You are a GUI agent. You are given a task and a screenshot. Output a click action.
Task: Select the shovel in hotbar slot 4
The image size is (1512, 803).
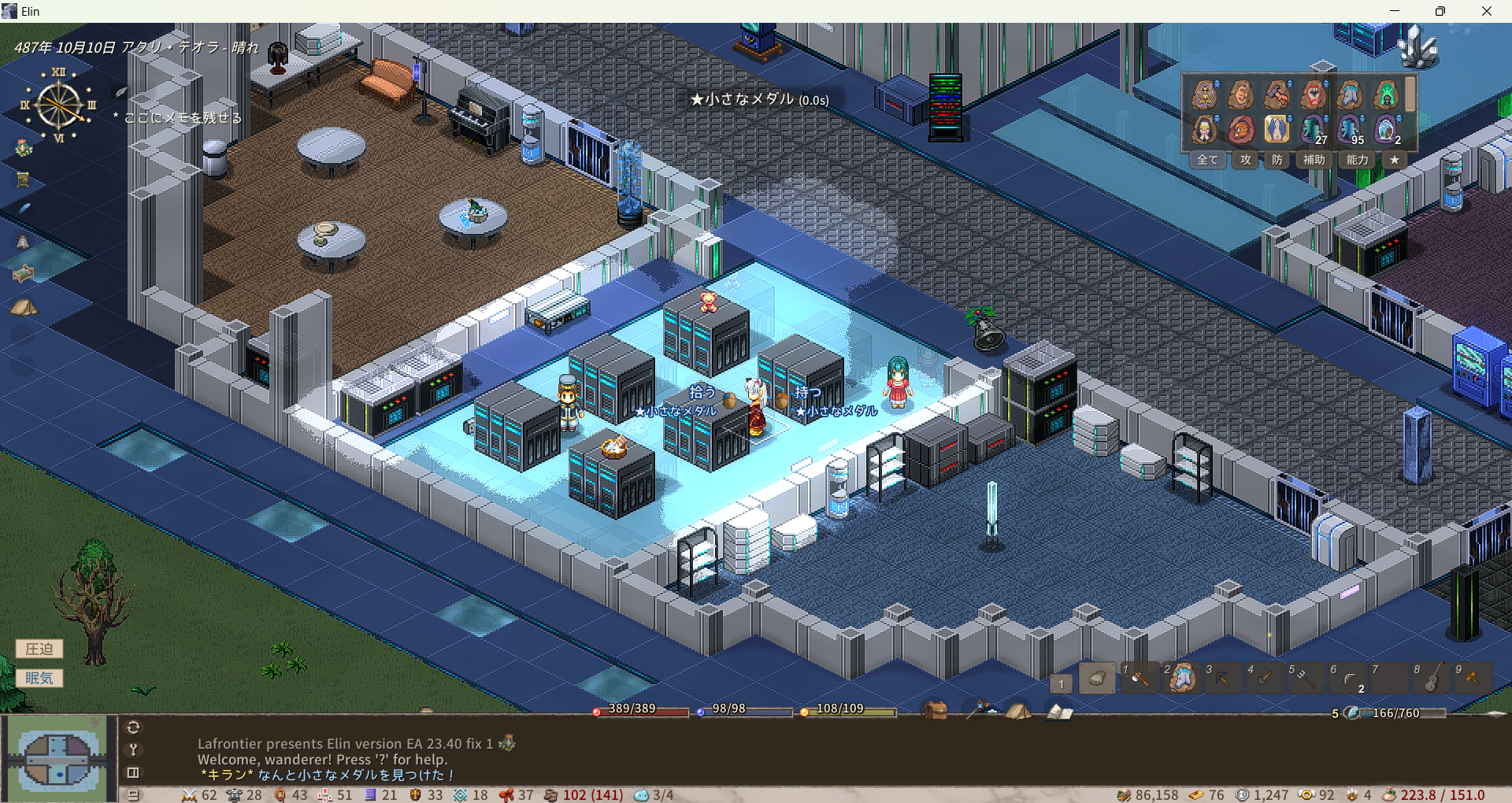[1265, 678]
